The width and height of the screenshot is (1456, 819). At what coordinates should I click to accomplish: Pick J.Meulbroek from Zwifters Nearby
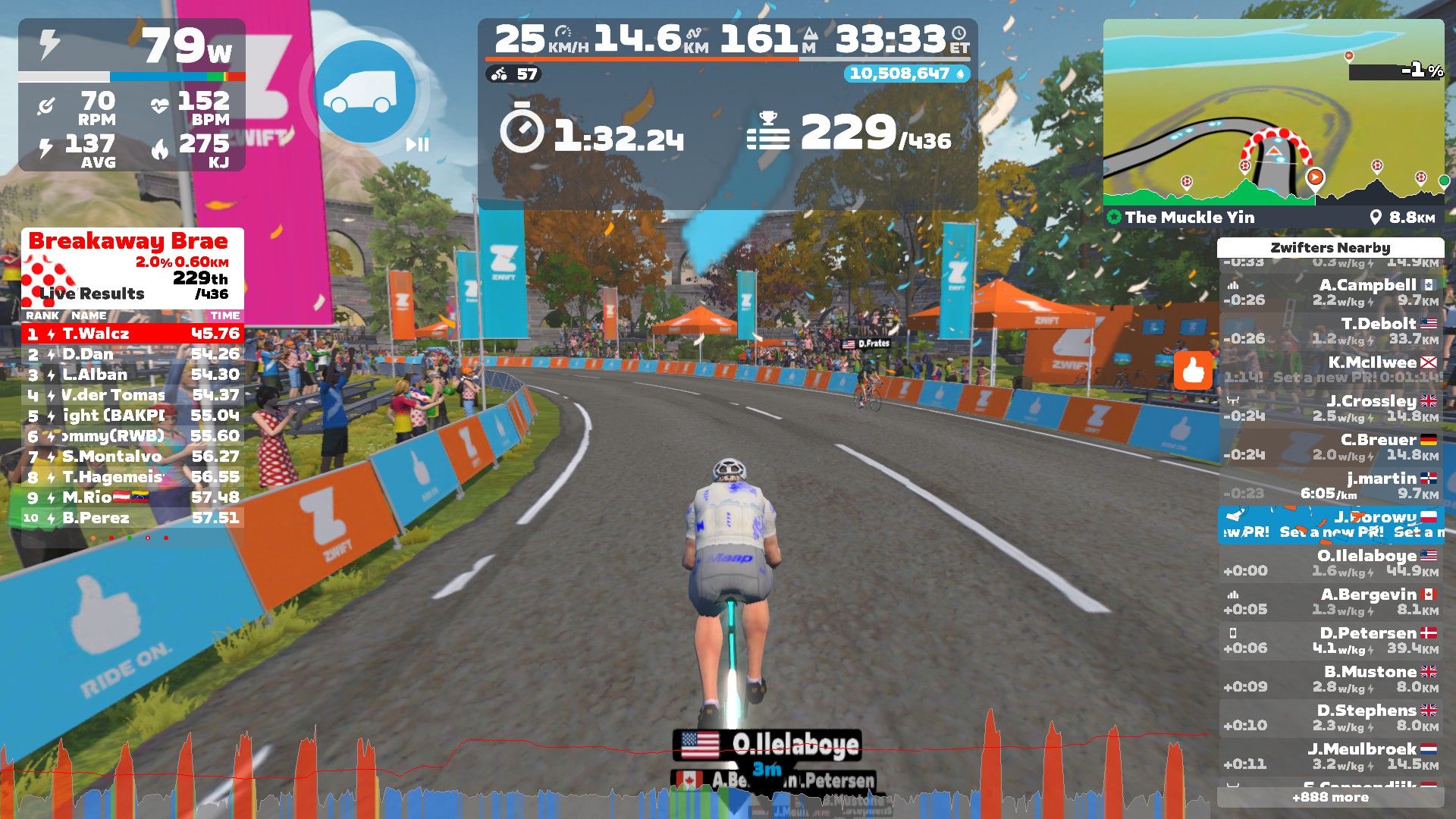tap(1331, 757)
